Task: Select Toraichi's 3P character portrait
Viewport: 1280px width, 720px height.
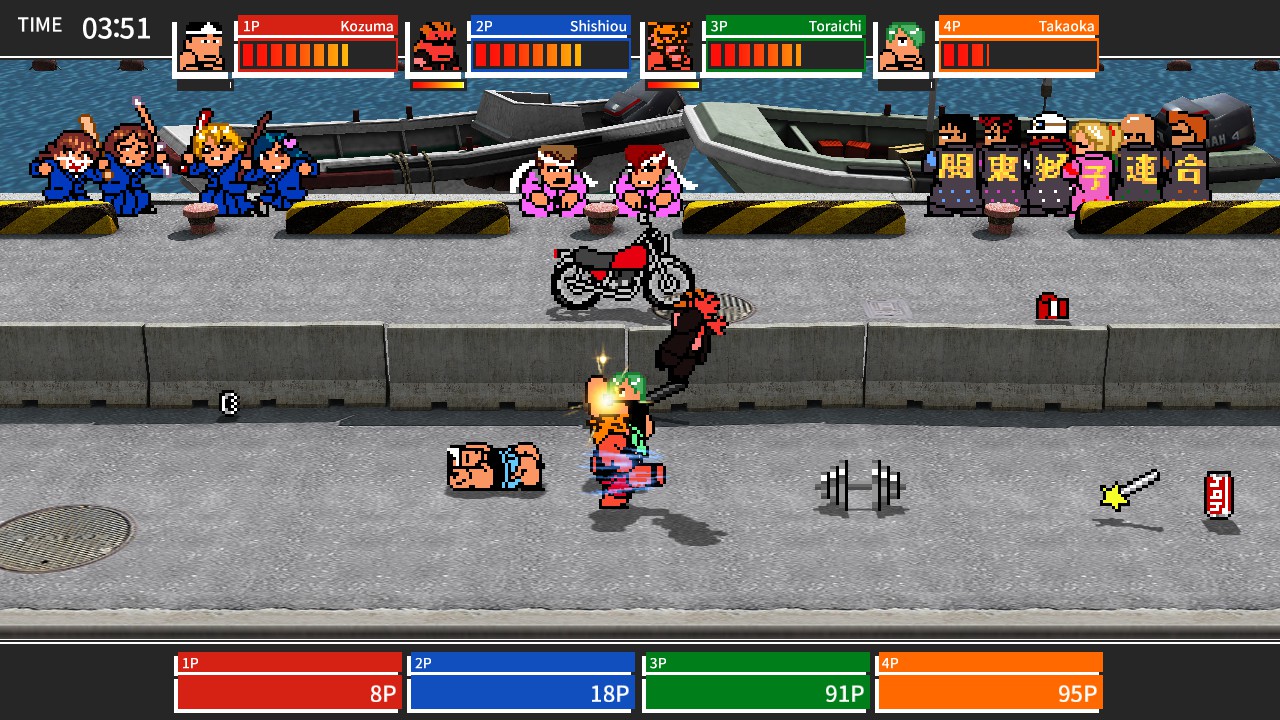Action: [x=672, y=45]
